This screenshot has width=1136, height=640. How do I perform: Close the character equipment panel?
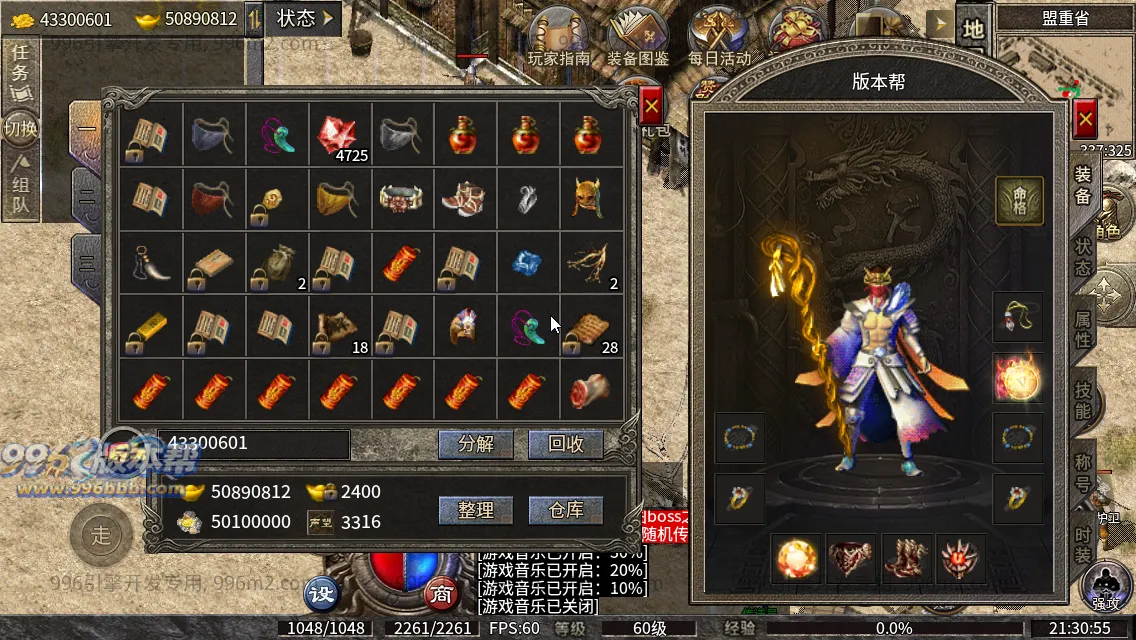[1085, 120]
